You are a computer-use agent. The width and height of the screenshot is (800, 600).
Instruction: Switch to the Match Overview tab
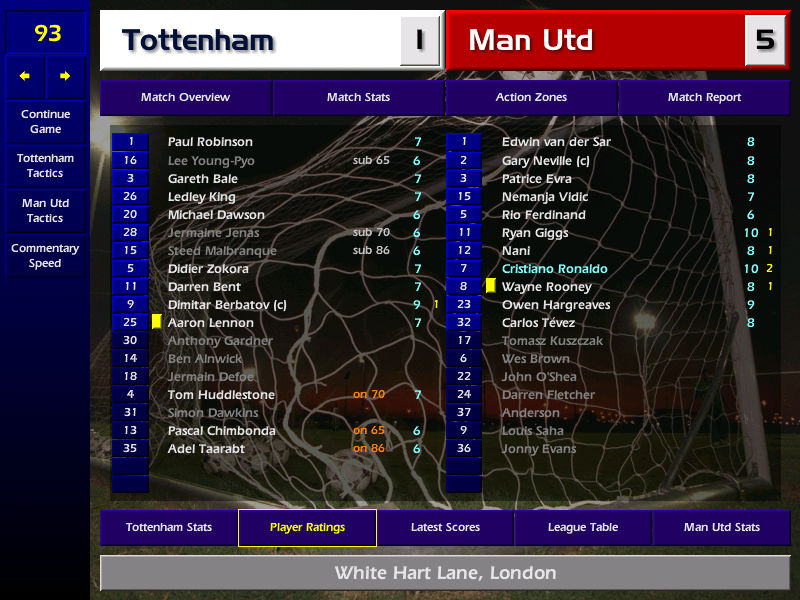click(x=185, y=98)
